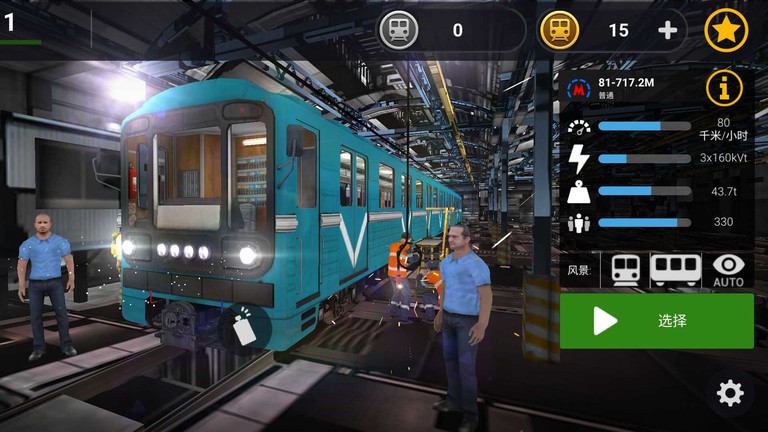Image resolution: width=768 pixels, height=432 pixels.
Task: Tap the spray paint can button
Action: pyautogui.click(x=244, y=326)
